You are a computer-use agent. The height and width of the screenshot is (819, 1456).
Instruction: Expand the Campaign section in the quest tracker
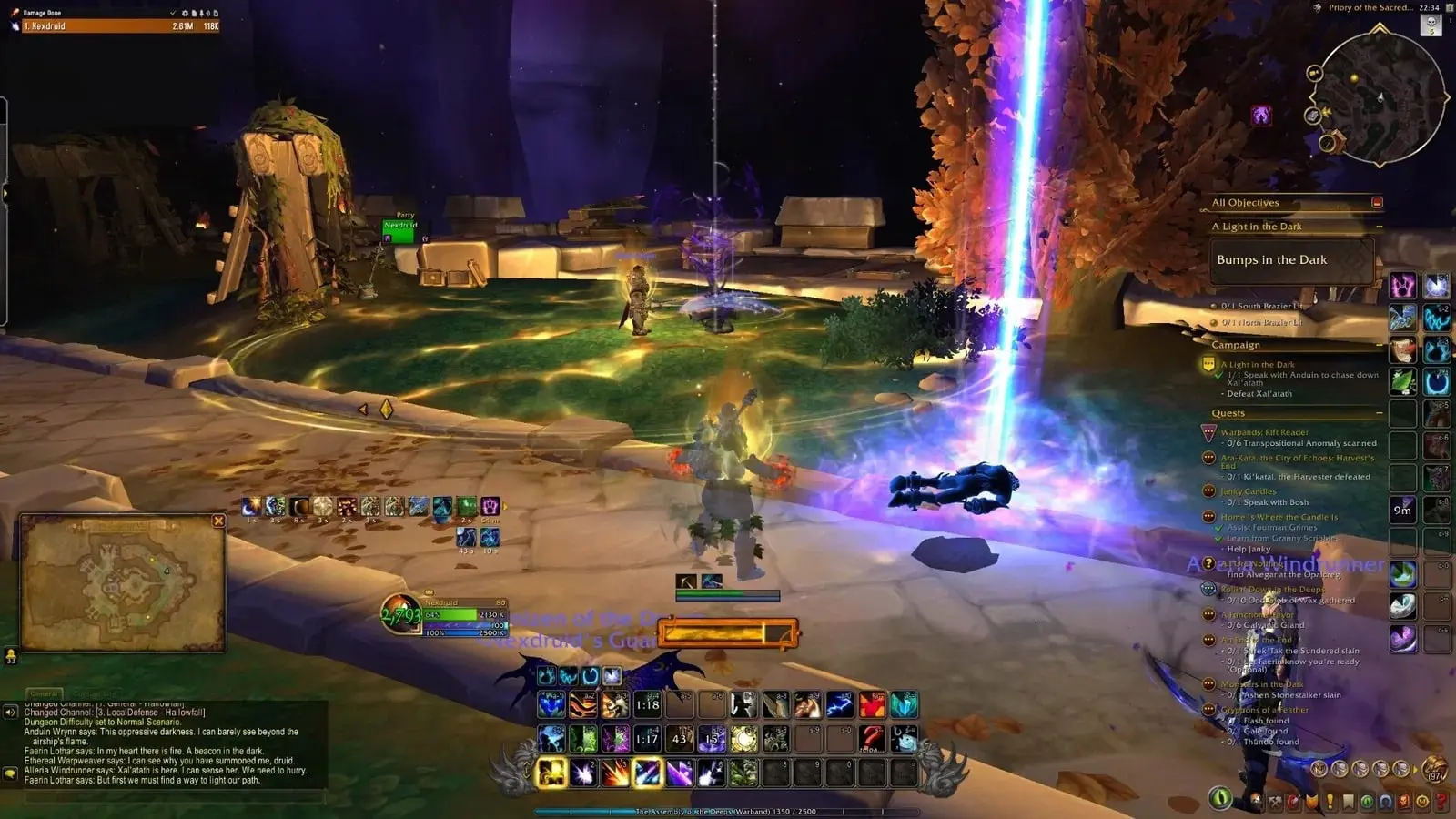point(1378,344)
